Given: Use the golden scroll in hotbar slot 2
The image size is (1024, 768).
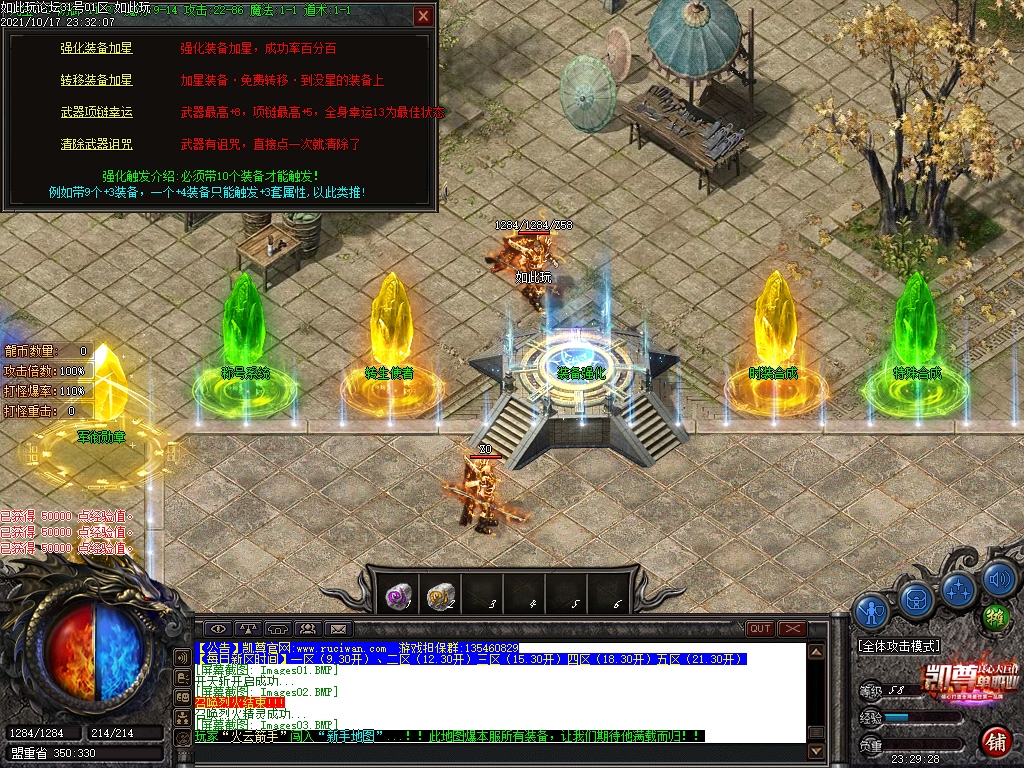Looking at the screenshot, I should point(440,597).
